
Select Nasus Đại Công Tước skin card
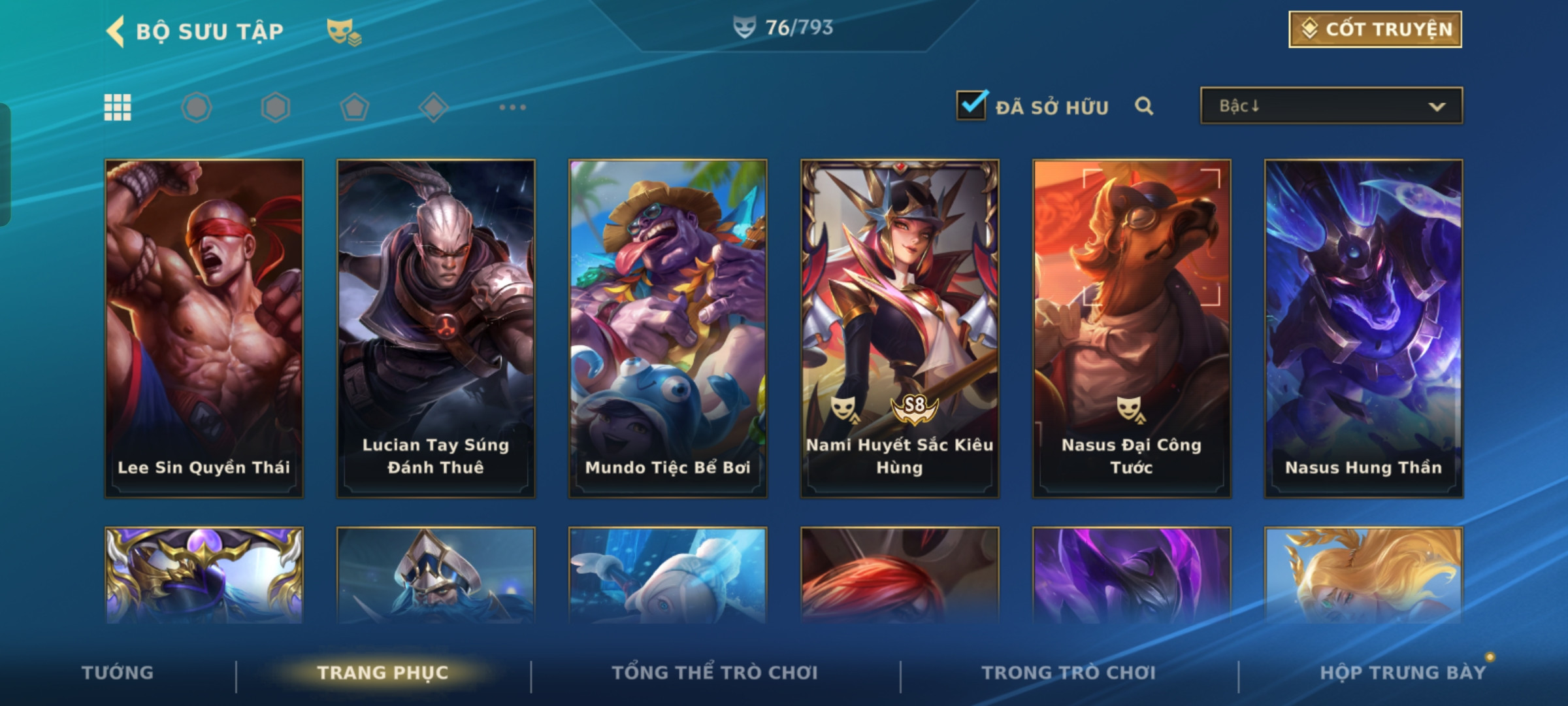point(1132,328)
